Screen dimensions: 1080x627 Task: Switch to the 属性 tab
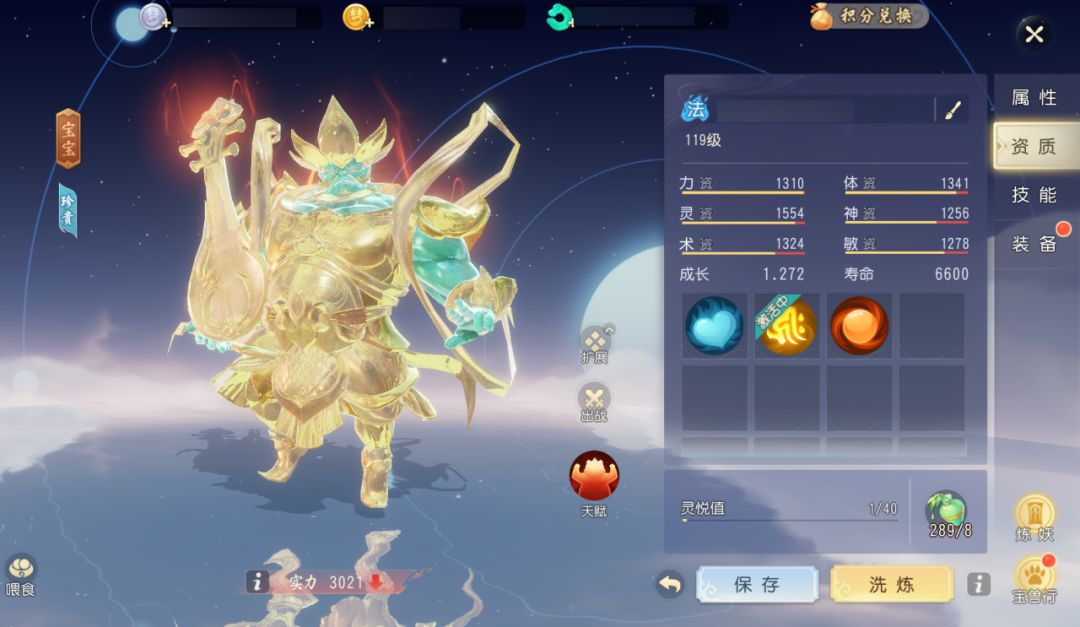[1034, 97]
